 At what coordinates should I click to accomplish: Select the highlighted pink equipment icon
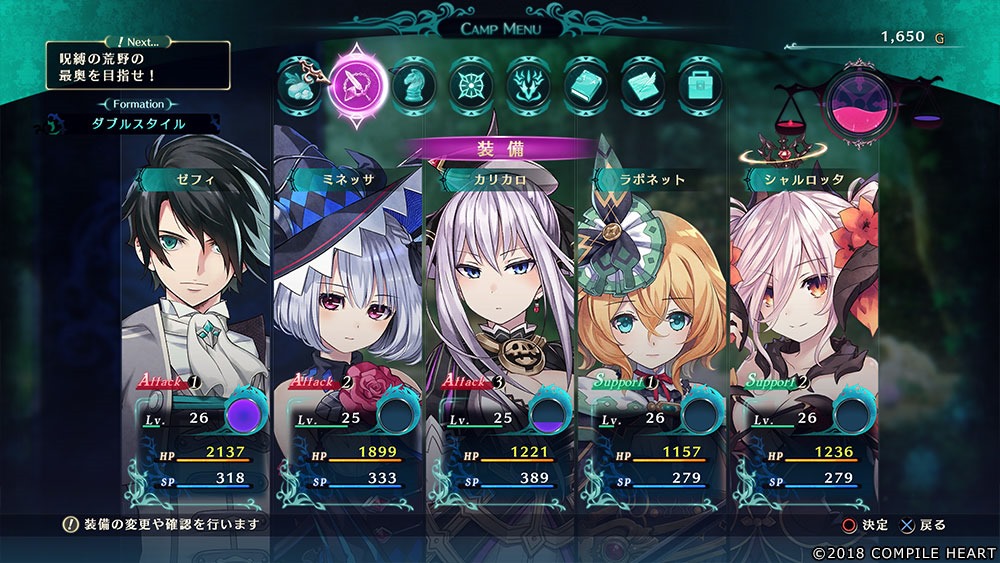coord(357,78)
